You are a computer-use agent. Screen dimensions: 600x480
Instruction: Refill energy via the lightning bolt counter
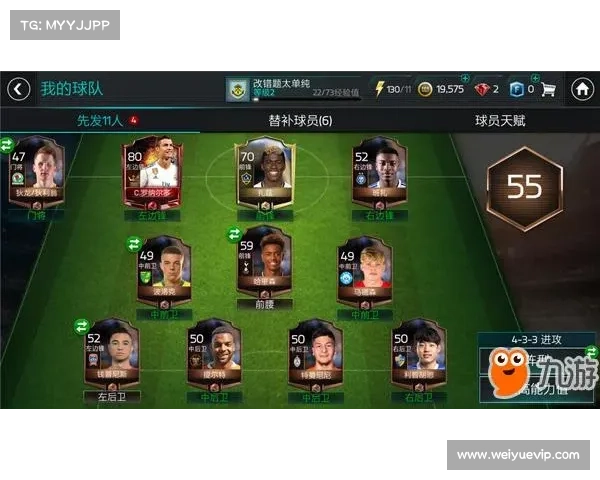pos(392,89)
